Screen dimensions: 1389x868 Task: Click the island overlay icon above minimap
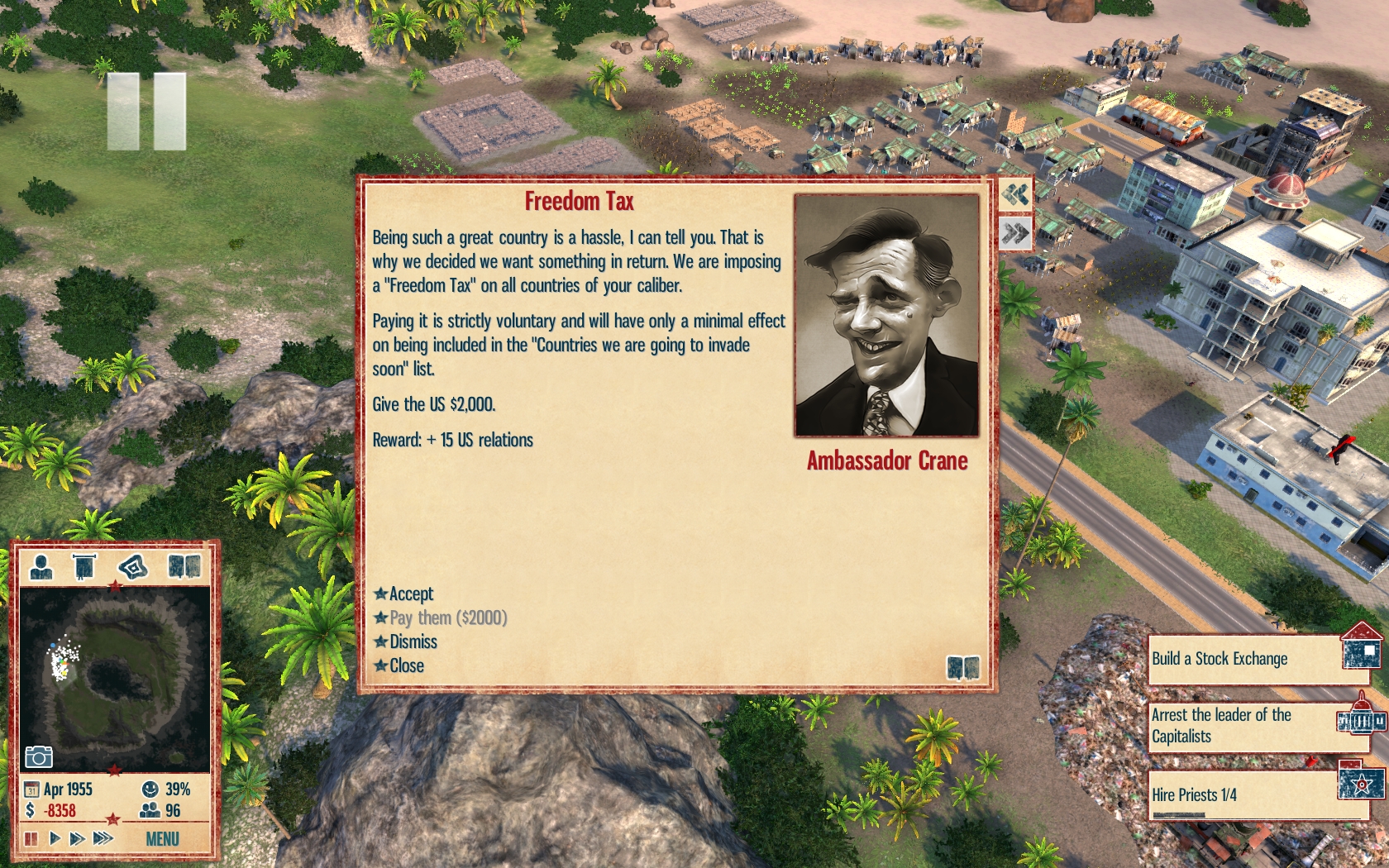pos(132,567)
